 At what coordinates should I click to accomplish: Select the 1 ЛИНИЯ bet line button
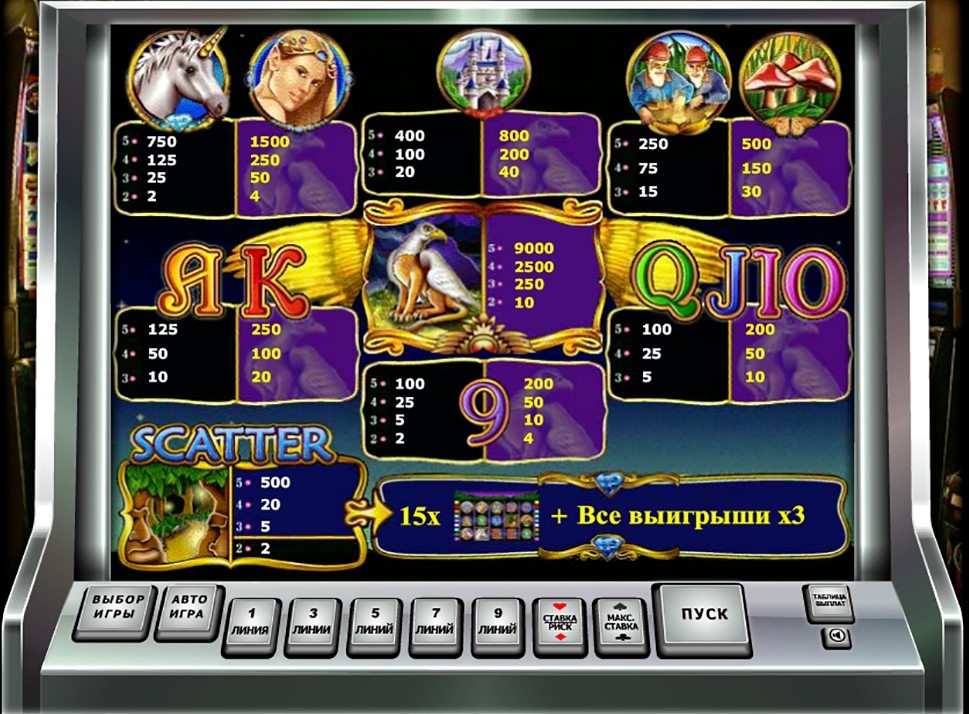252,626
